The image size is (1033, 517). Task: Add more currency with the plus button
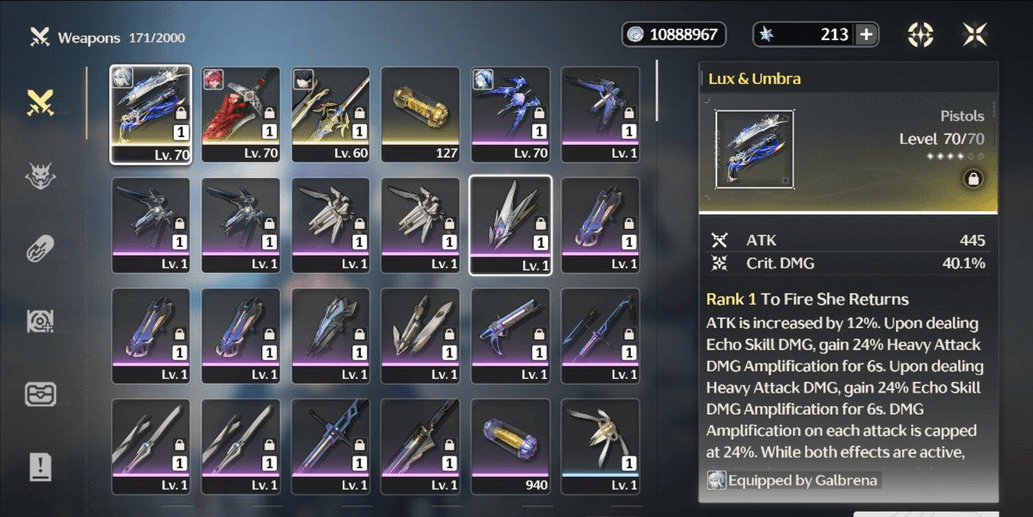click(866, 35)
